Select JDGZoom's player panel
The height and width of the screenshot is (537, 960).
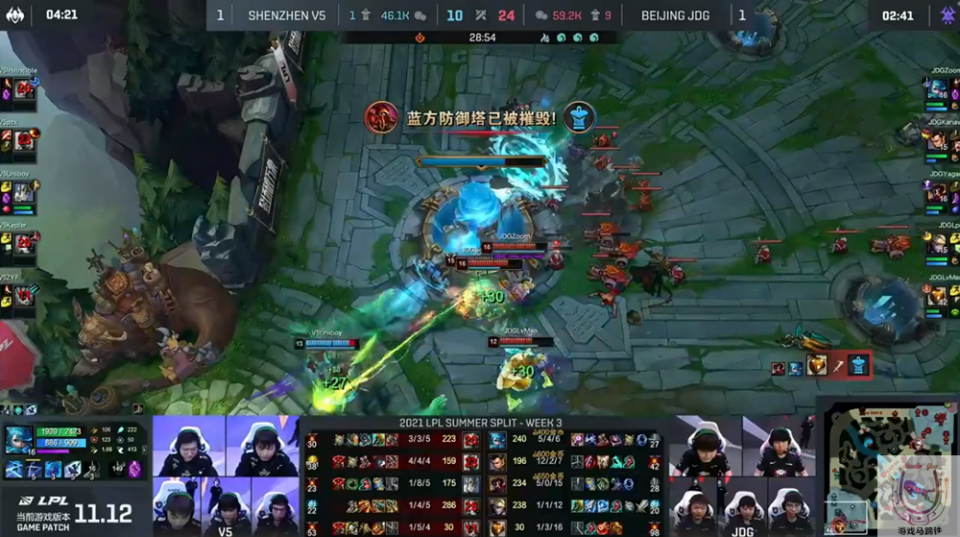click(938, 86)
